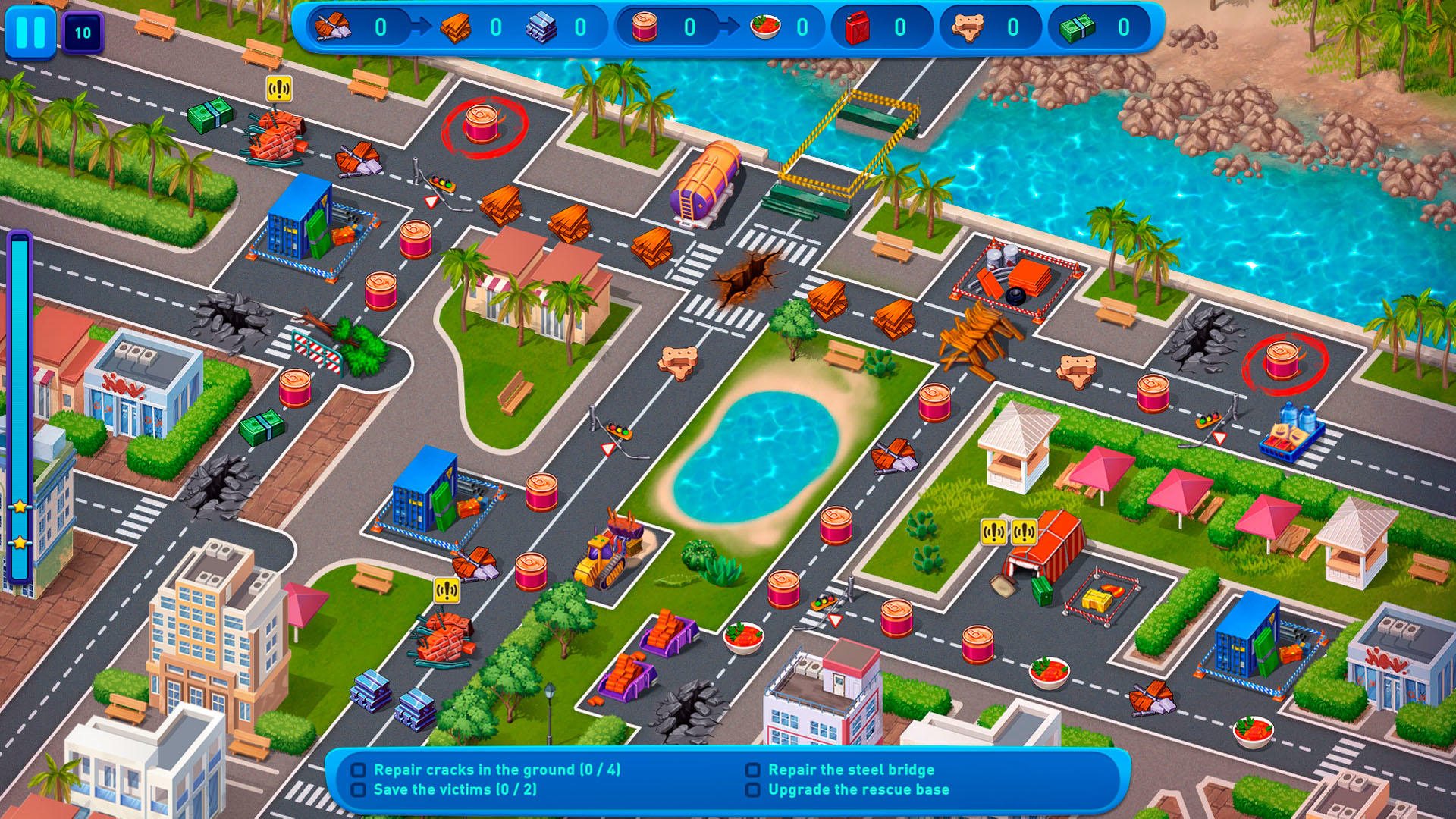This screenshot has height=819, width=1456.
Task: Click the level 10 indicator
Action: click(x=82, y=33)
